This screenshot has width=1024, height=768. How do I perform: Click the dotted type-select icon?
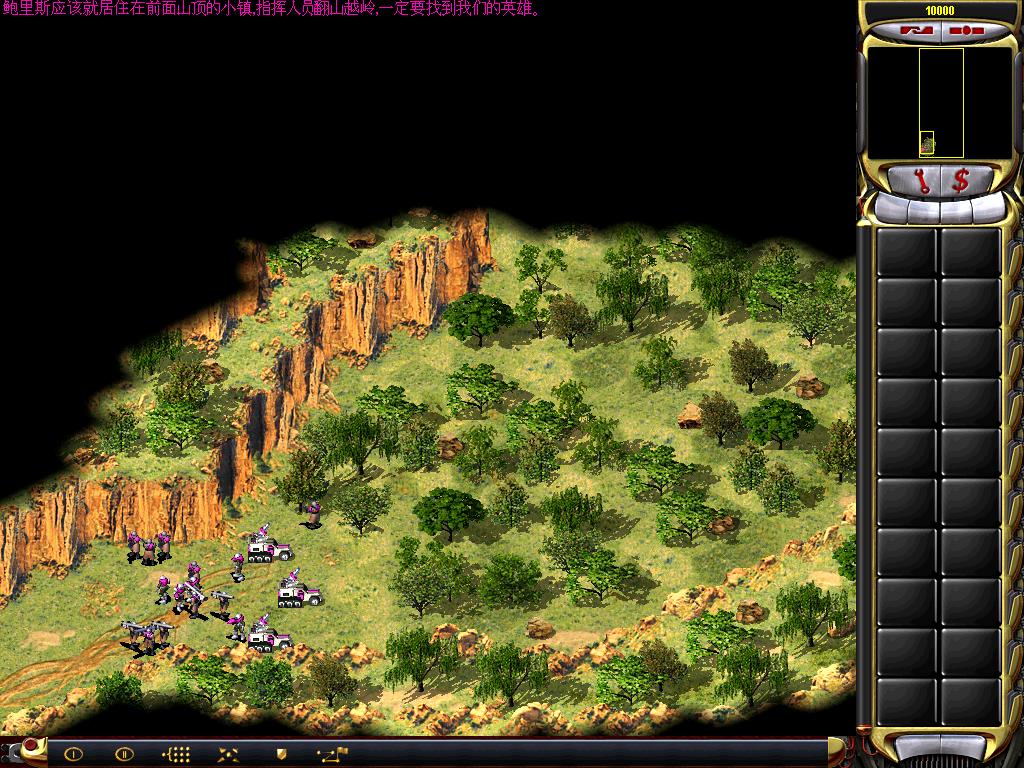coord(176,754)
